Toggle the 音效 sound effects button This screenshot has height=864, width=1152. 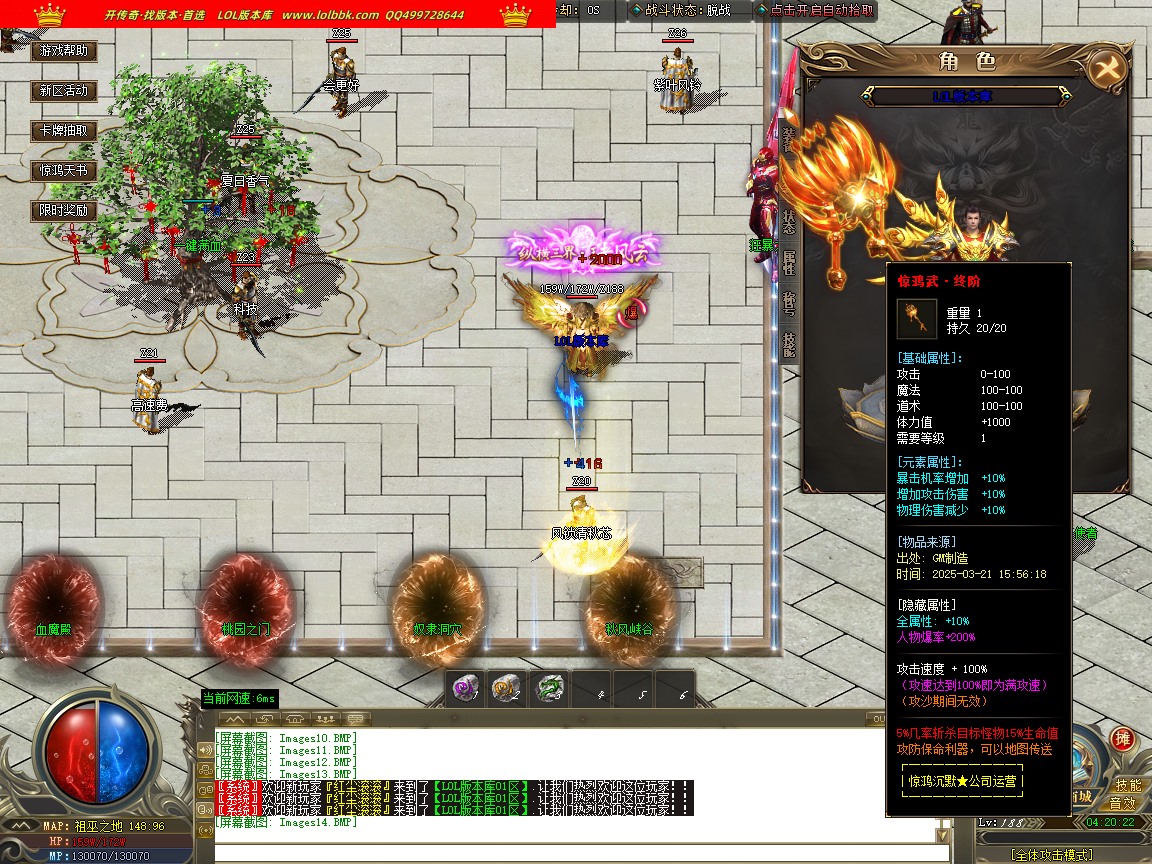(x=1123, y=803)
